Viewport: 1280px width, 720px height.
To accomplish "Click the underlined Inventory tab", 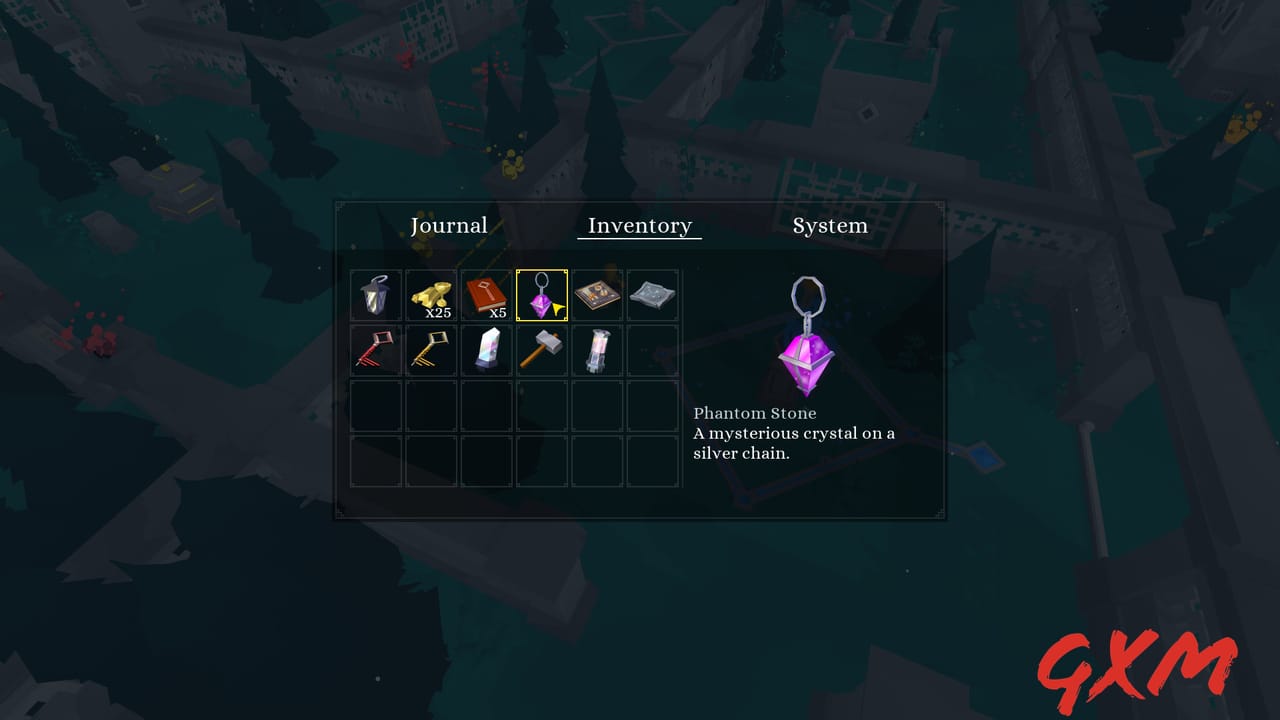I will click(x=639, y=225).
